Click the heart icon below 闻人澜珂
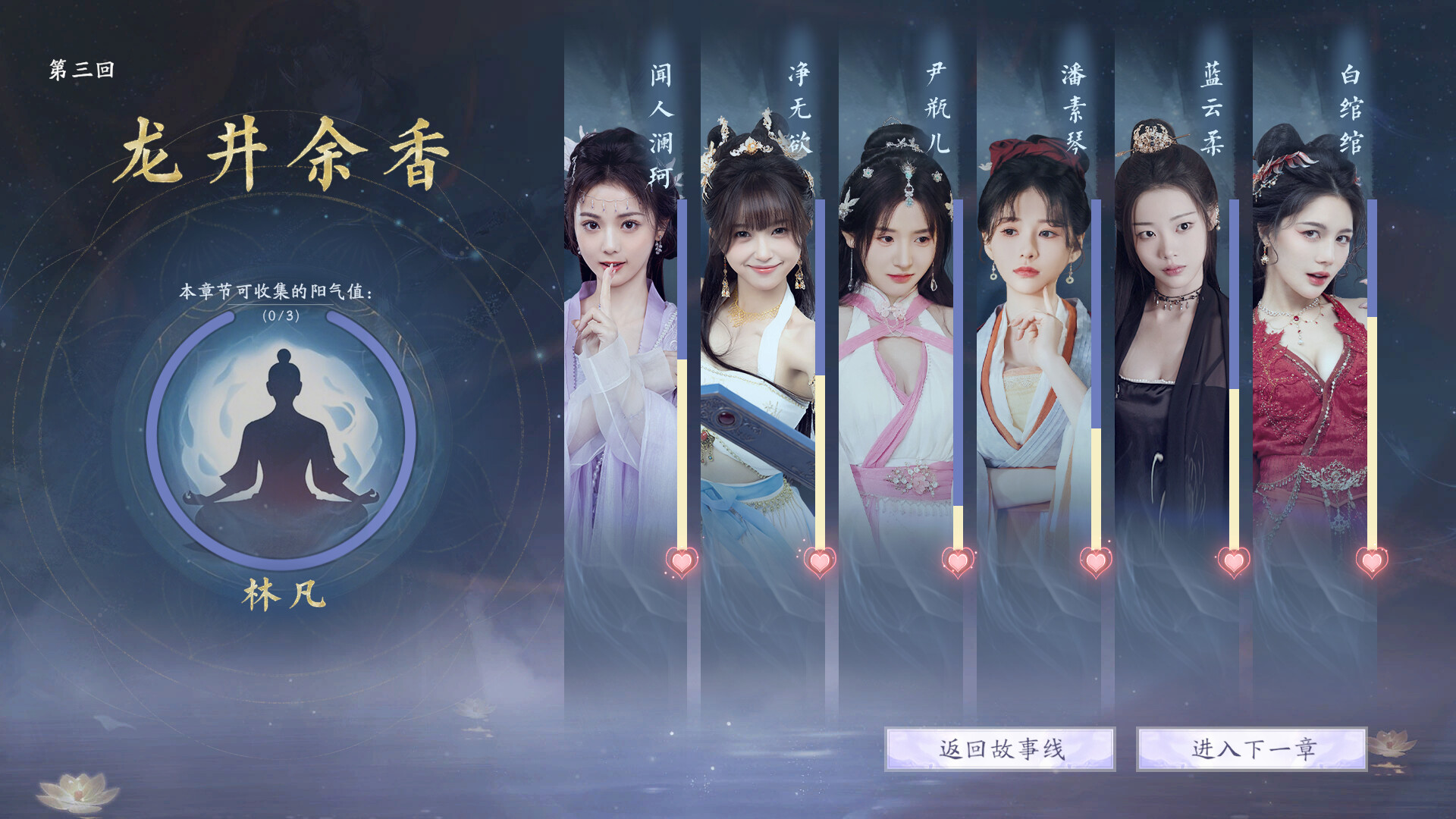 point(681,563)
